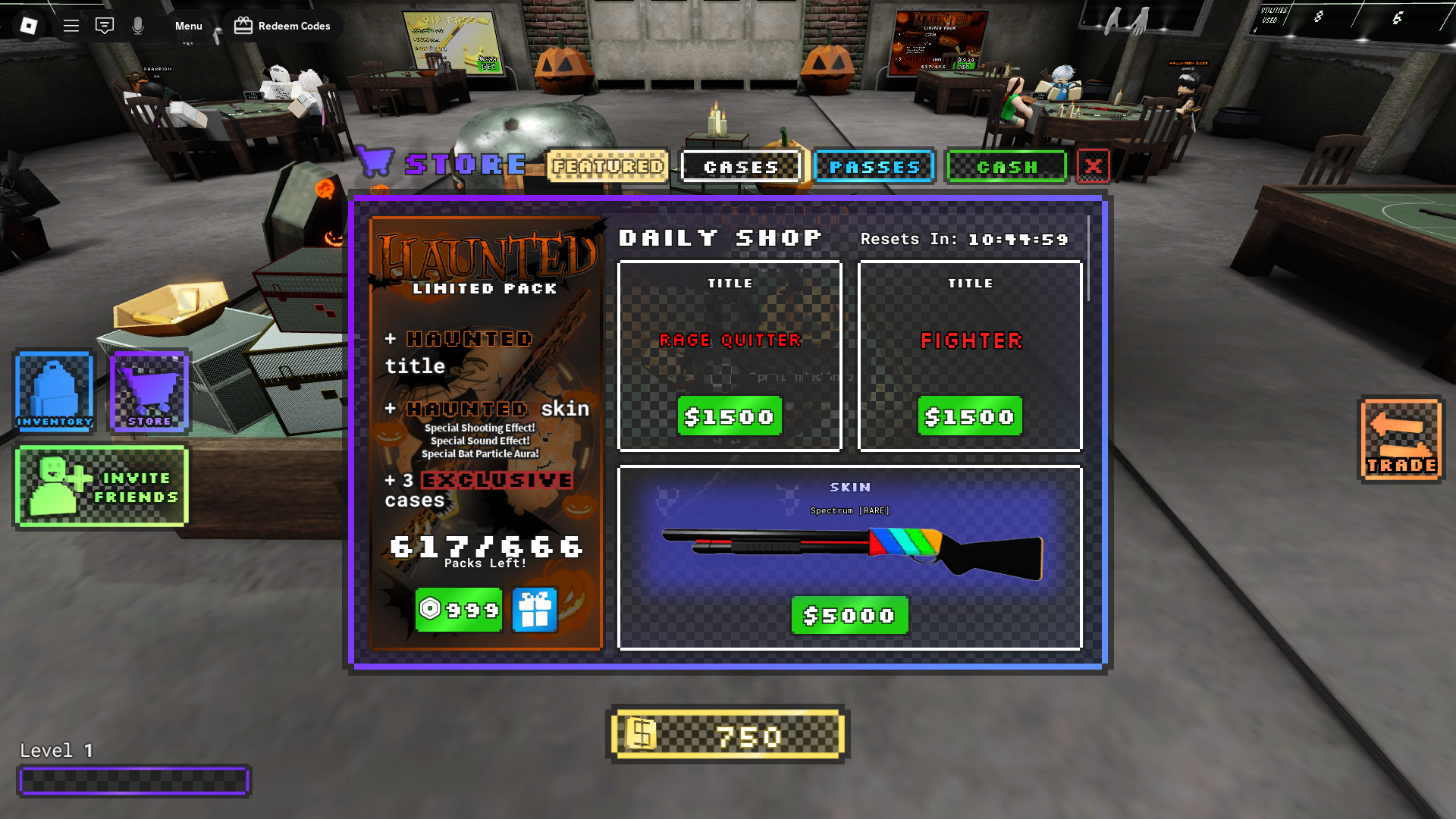Click the Robux 999 purchase icon
This screenshot has width=1456, height=819.
coord(458,610)
